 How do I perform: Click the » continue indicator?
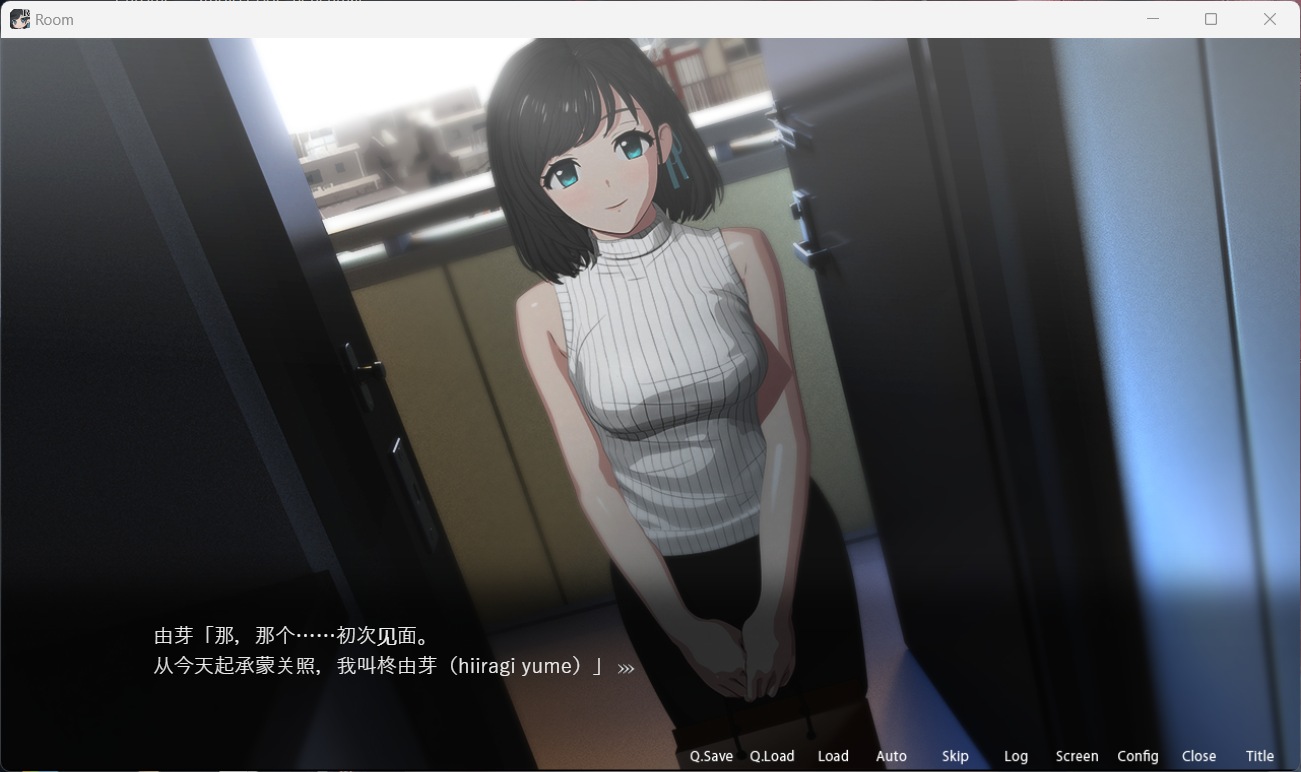pos(628,666)
